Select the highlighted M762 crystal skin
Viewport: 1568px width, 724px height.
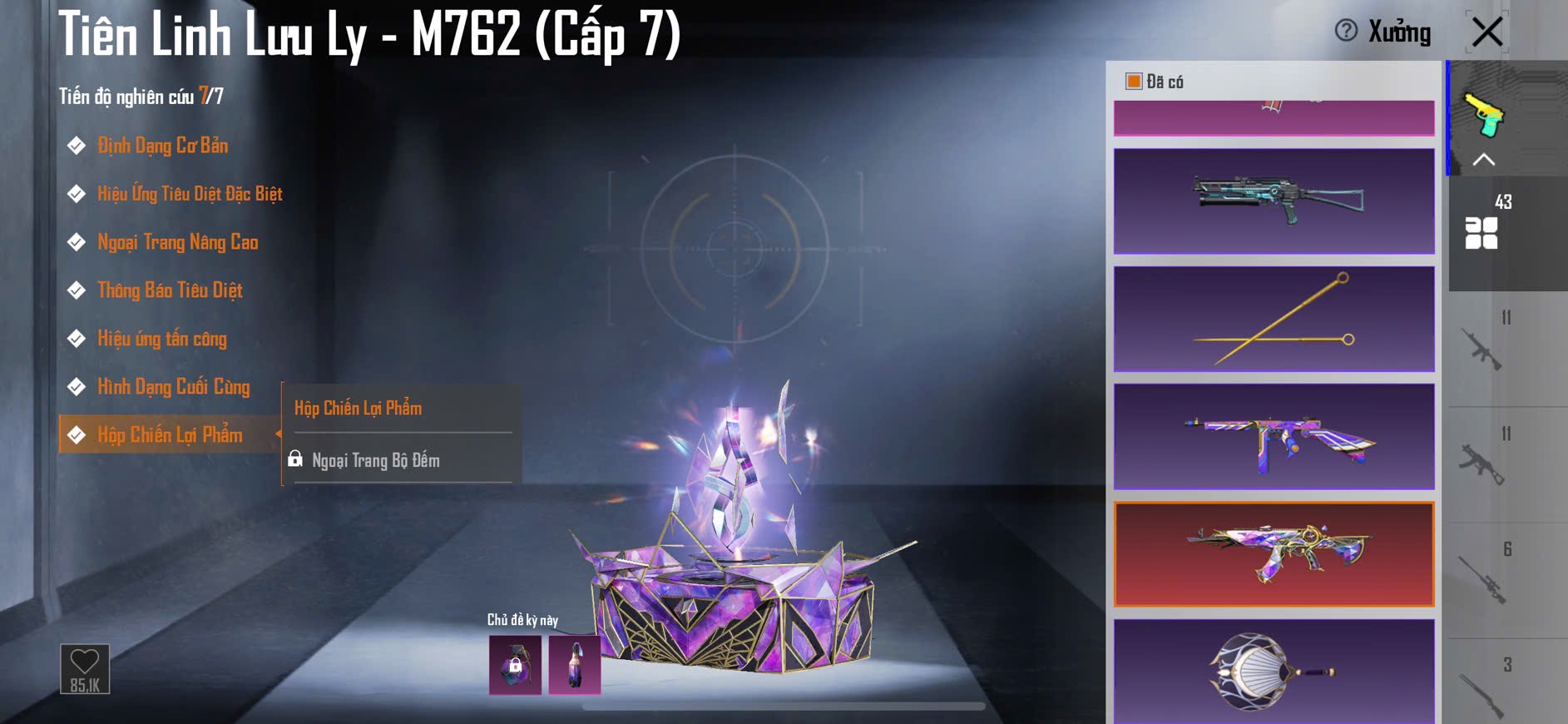tap(1274, 553)
